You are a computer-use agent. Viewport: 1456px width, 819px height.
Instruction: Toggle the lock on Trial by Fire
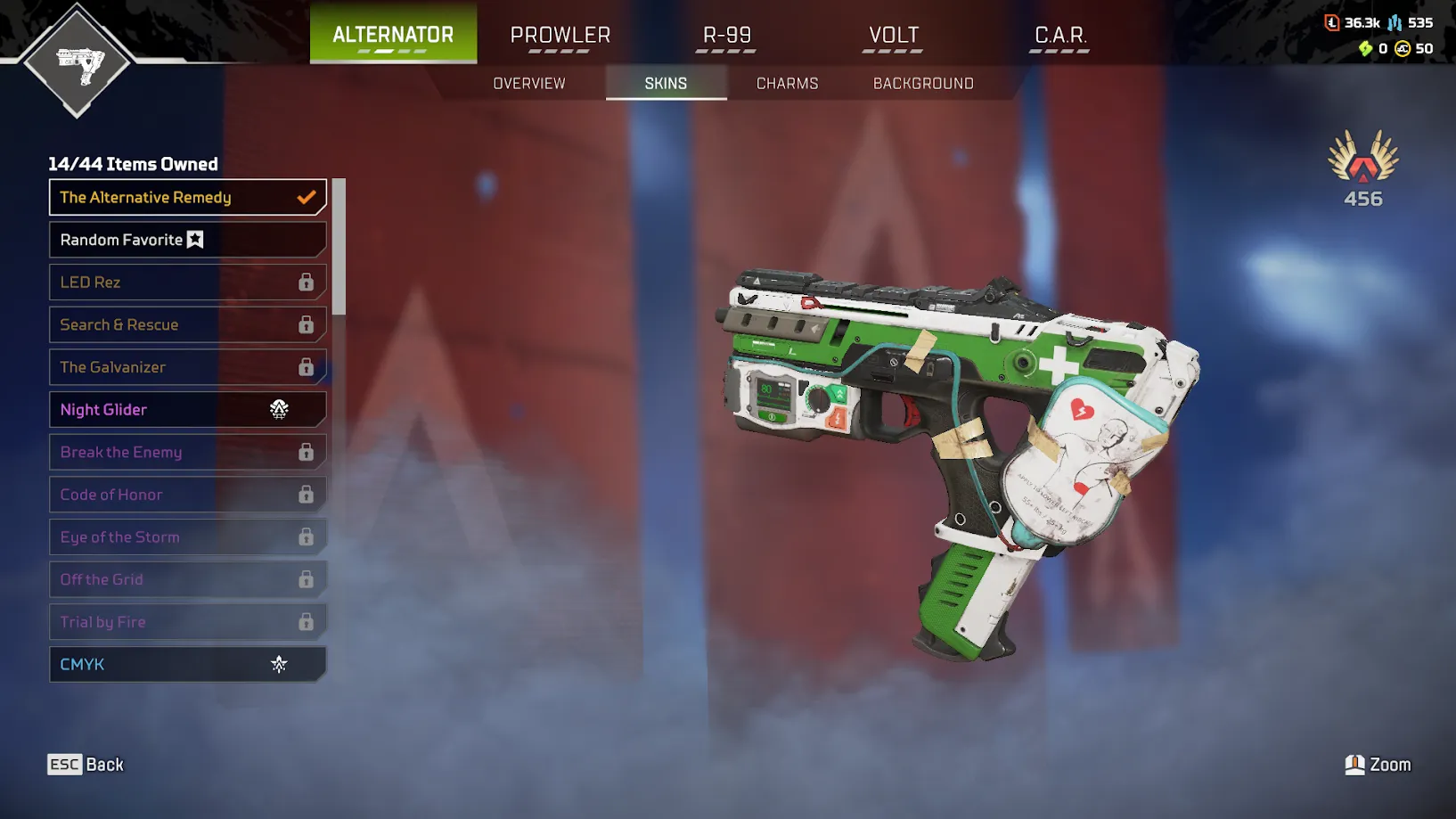coord(307,622)
